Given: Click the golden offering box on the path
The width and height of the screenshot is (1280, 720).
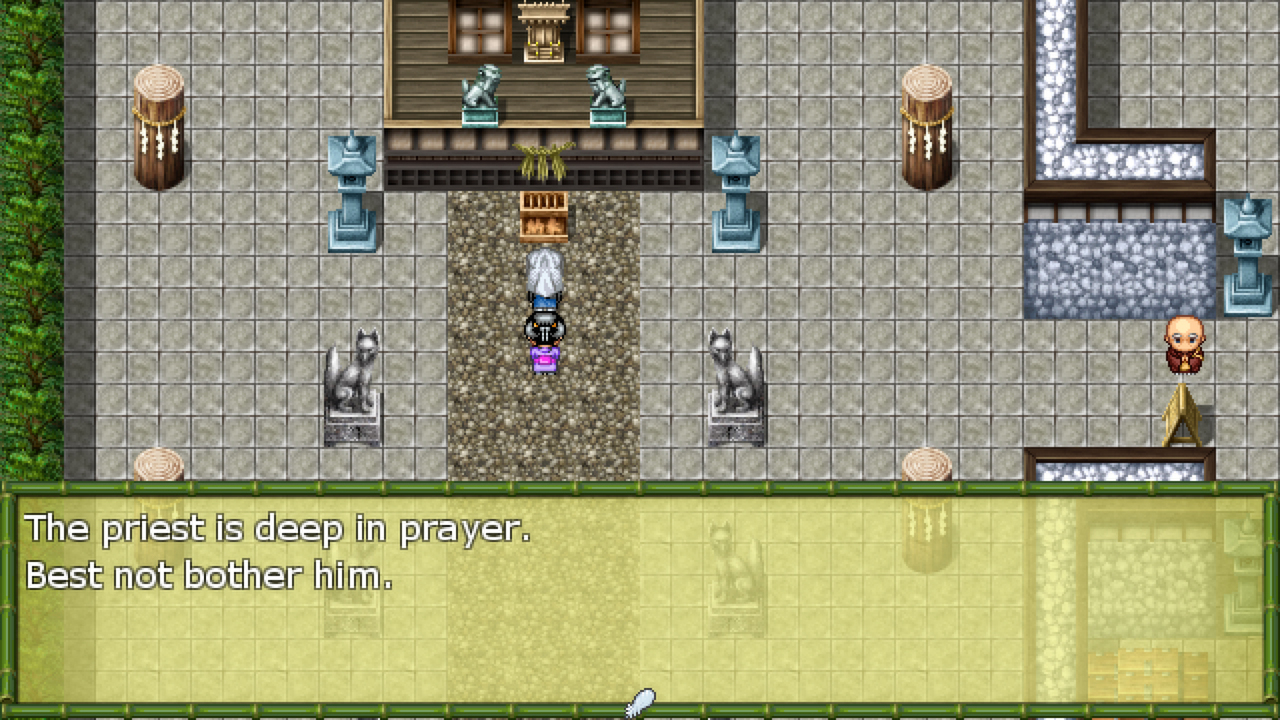Looking at the screenshot, I should click(x=543, y=218).
